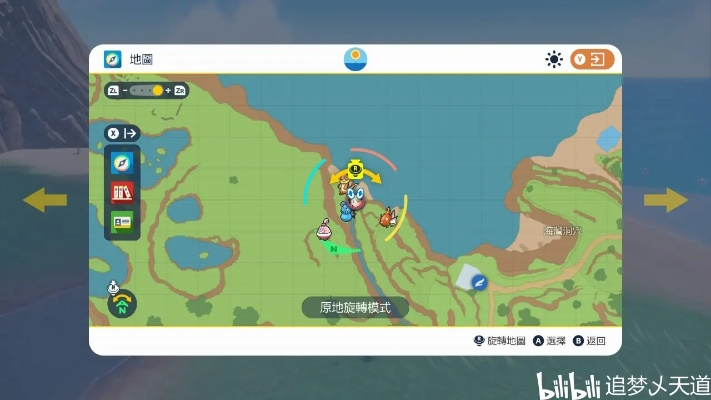Open the green profile card app
Screen dimensions: 711x400
click(122, 221)
